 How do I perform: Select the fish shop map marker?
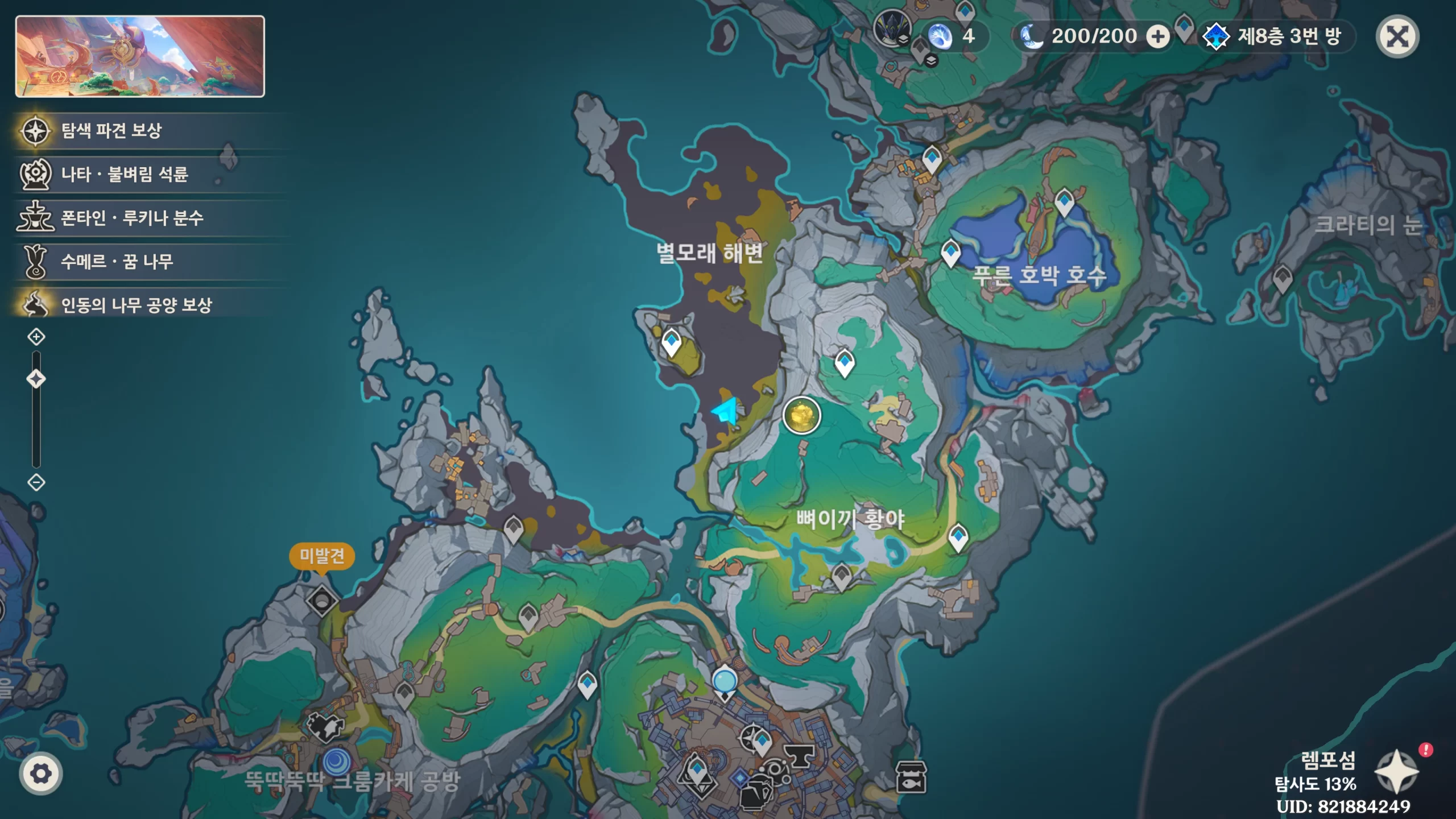911,777
